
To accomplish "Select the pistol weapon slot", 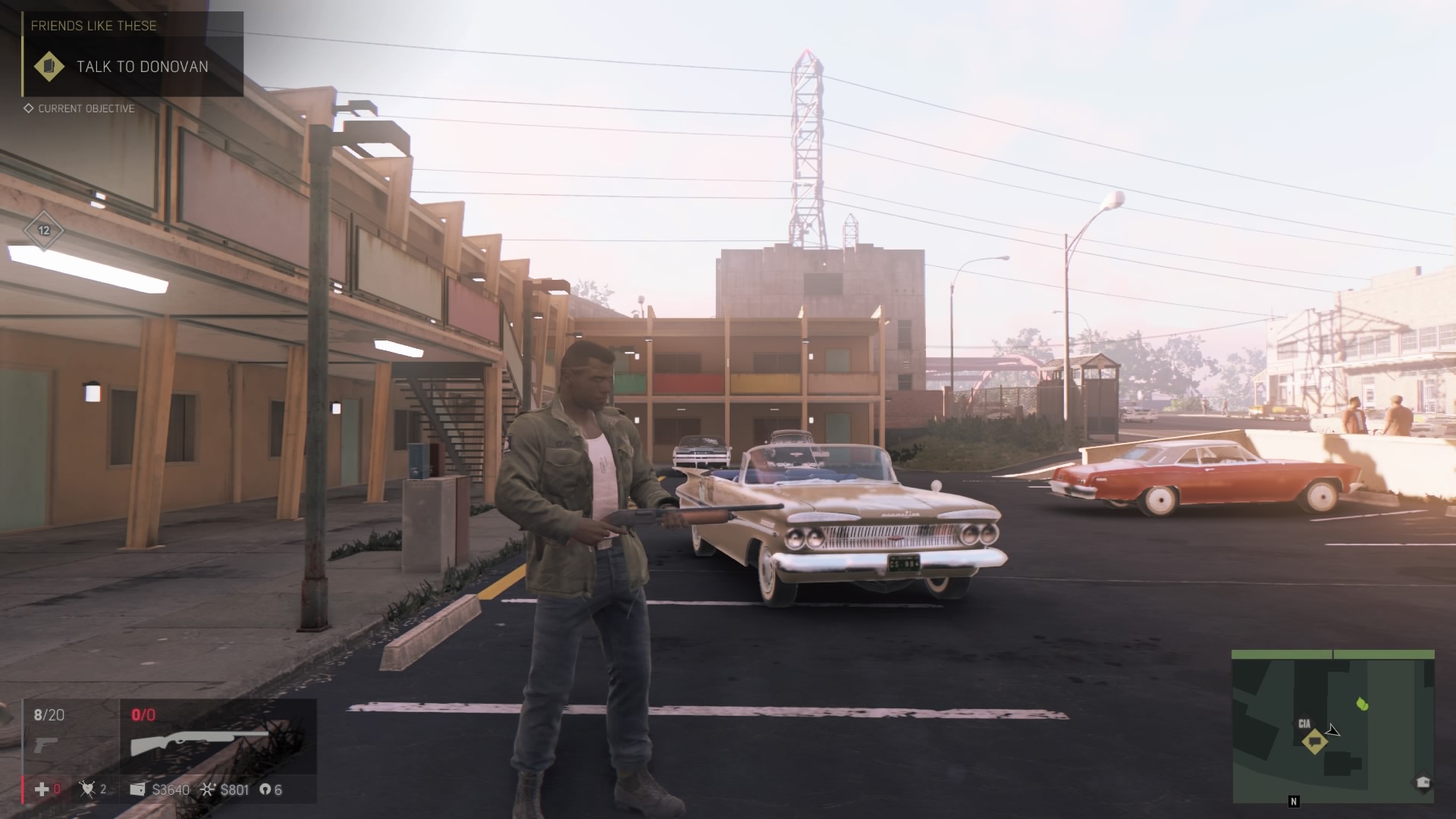I will 46,743.
